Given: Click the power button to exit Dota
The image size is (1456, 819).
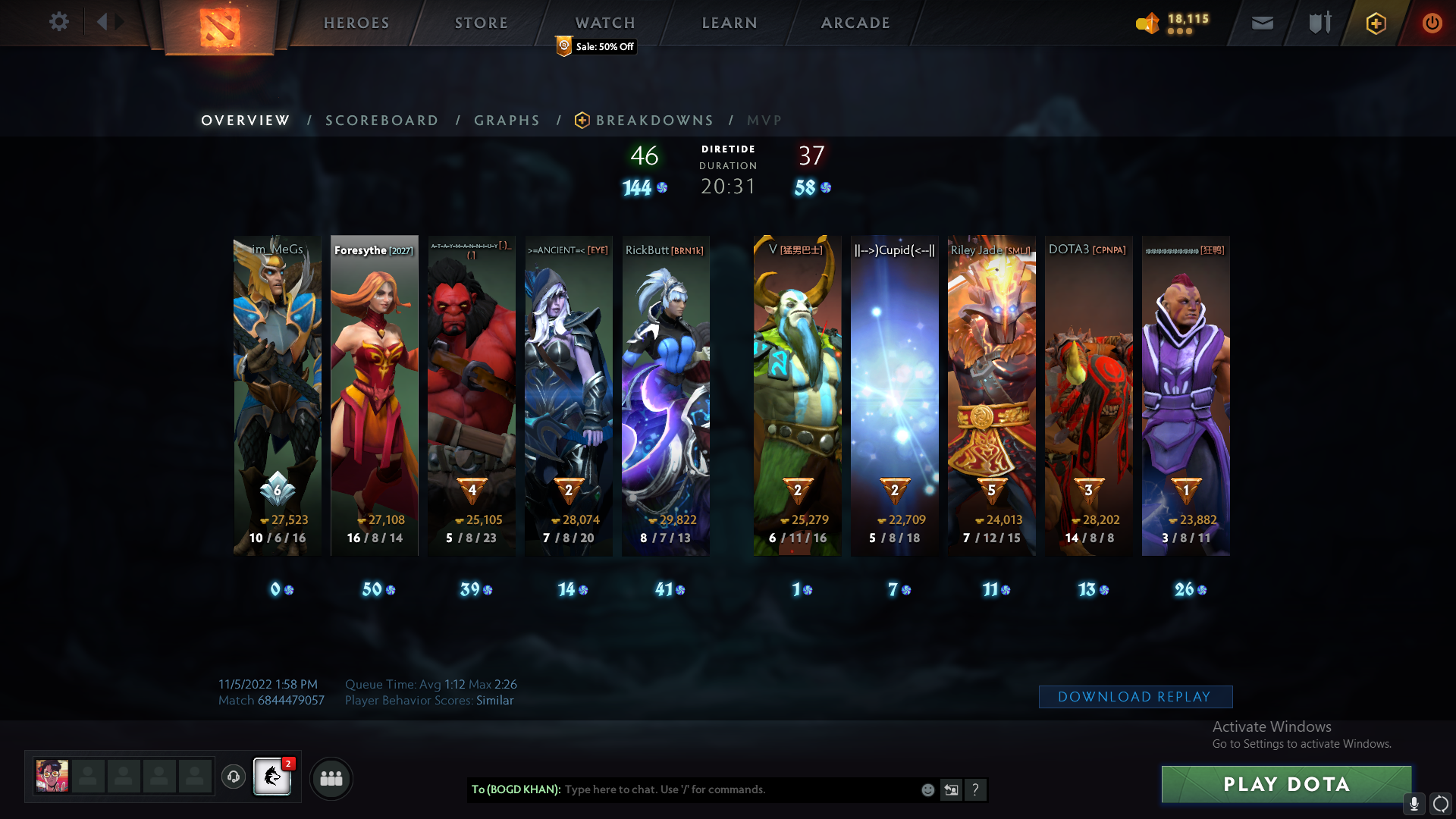Looking at the screenshot, I should [x=1432, y=23].
